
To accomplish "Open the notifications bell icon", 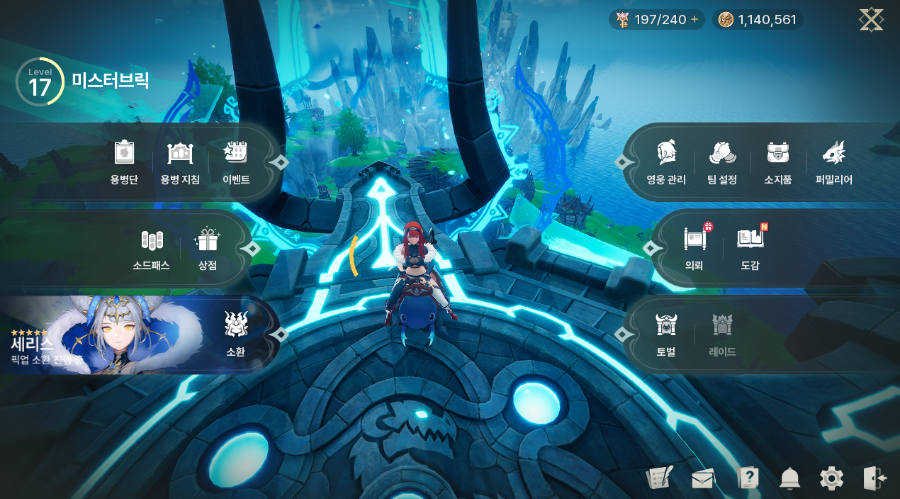I will click(790, 477).
